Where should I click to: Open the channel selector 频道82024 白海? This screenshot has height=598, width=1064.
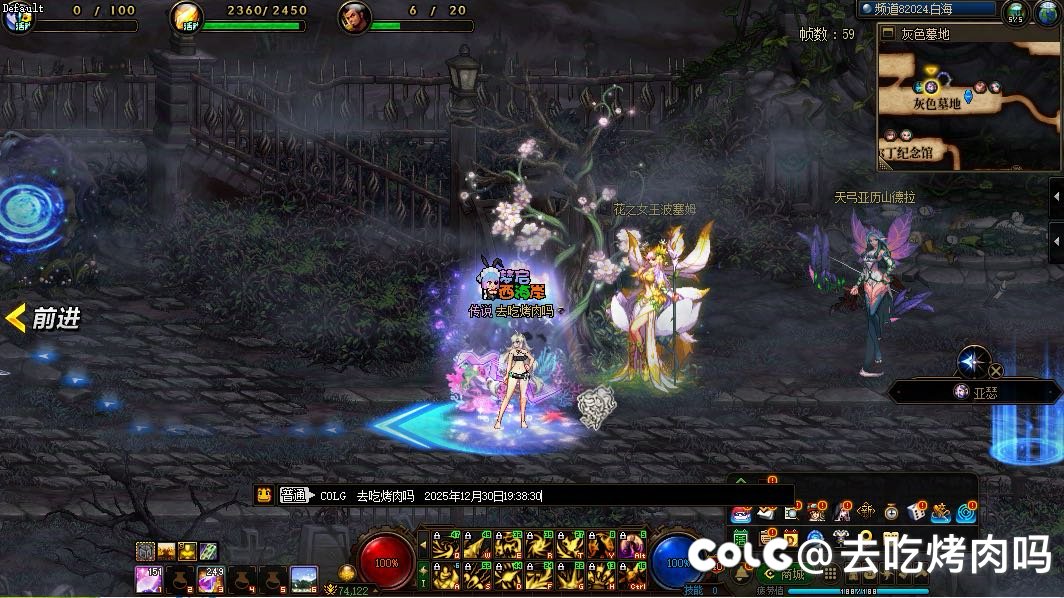927,9
